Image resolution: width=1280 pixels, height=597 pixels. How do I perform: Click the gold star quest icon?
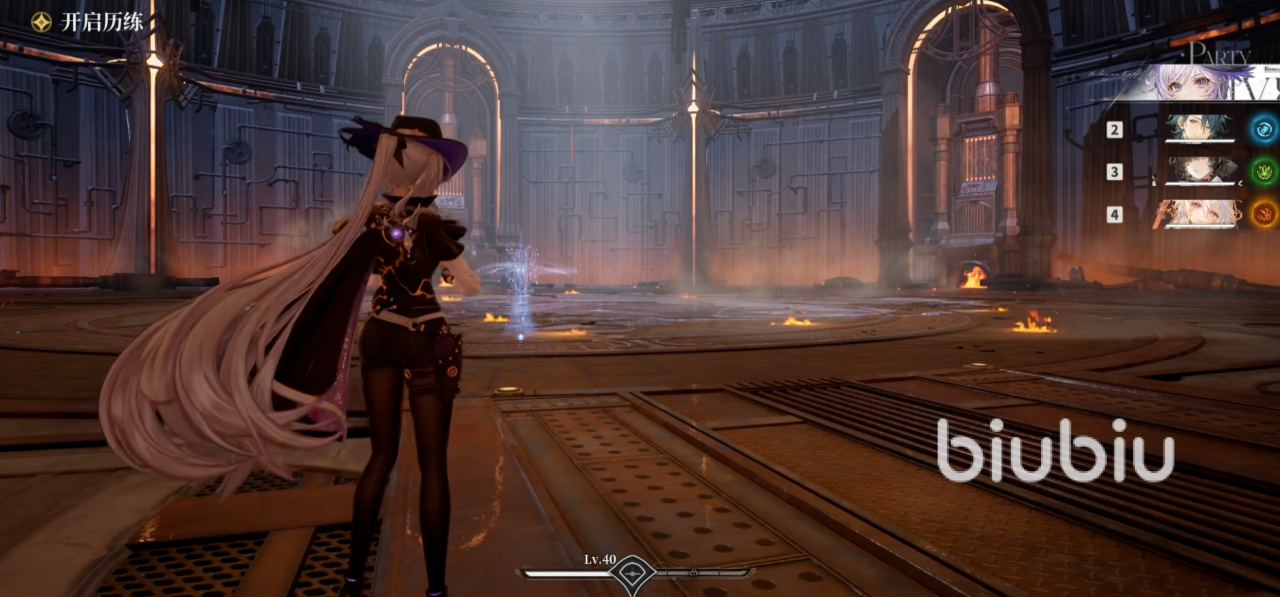click(x=41, y=22)
